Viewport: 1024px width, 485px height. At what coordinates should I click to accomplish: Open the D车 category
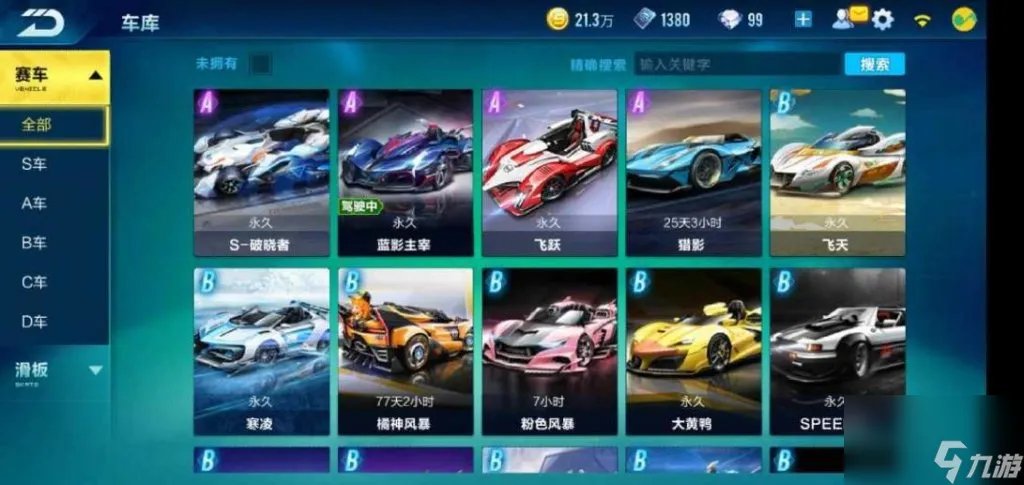pos(34,321)
